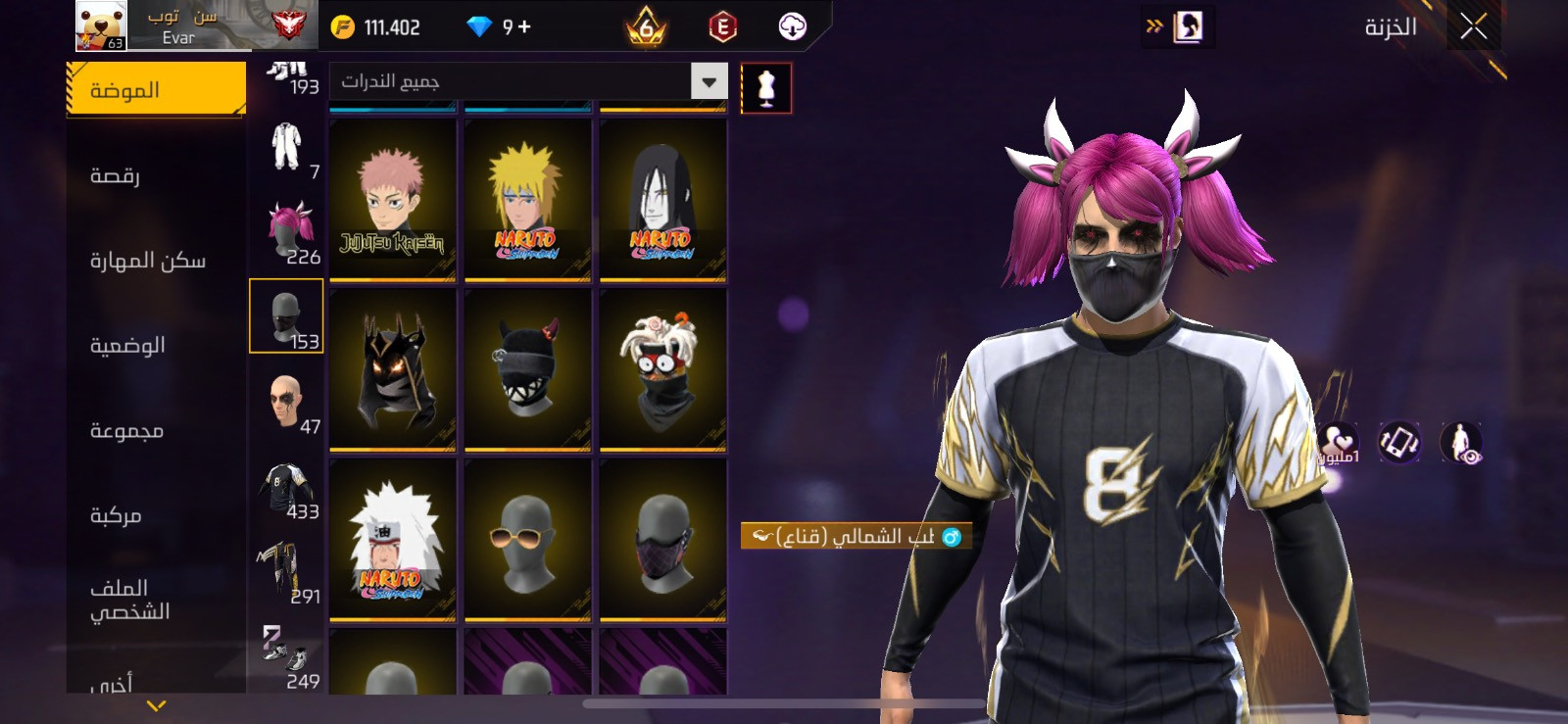Image resolution: width=1568 pixels, height=724 pixels.
Task: Open the pink pigtail hair category with 226
Action: pyautogui.click(x=286, y=234)
